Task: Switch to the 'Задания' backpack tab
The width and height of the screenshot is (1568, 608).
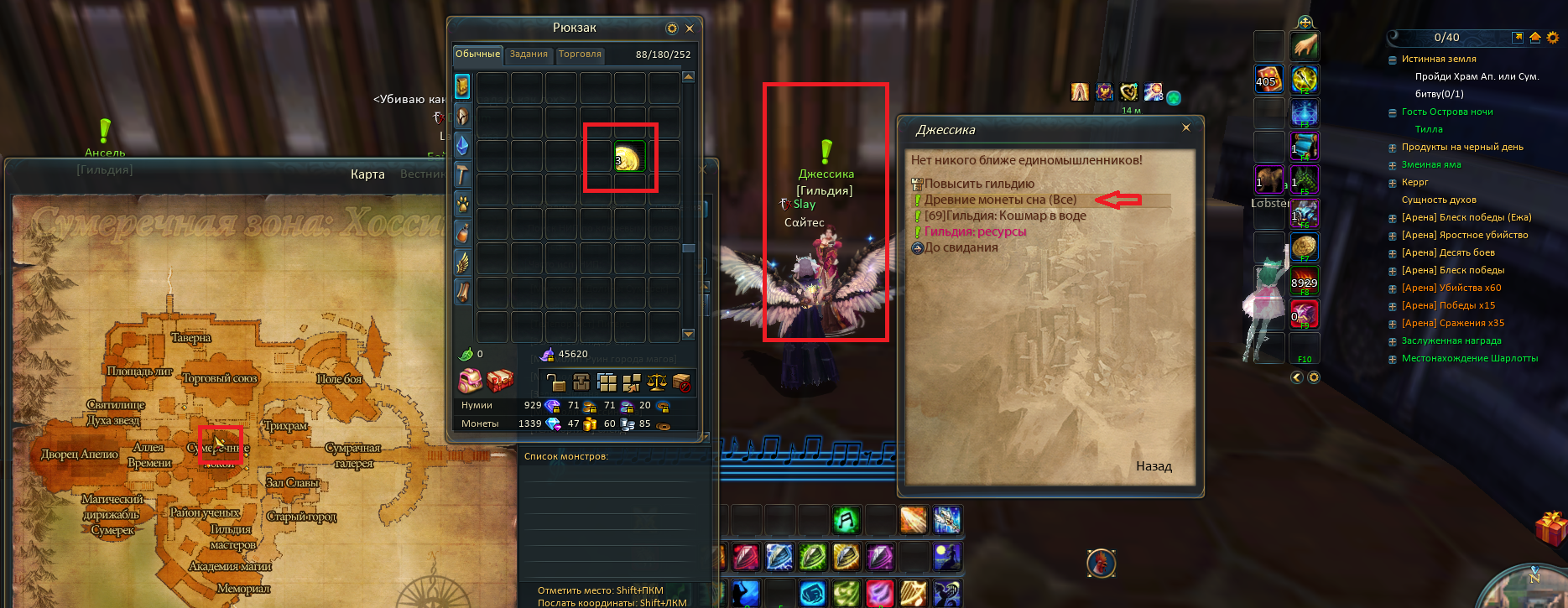Action: [x=529, y=55]
